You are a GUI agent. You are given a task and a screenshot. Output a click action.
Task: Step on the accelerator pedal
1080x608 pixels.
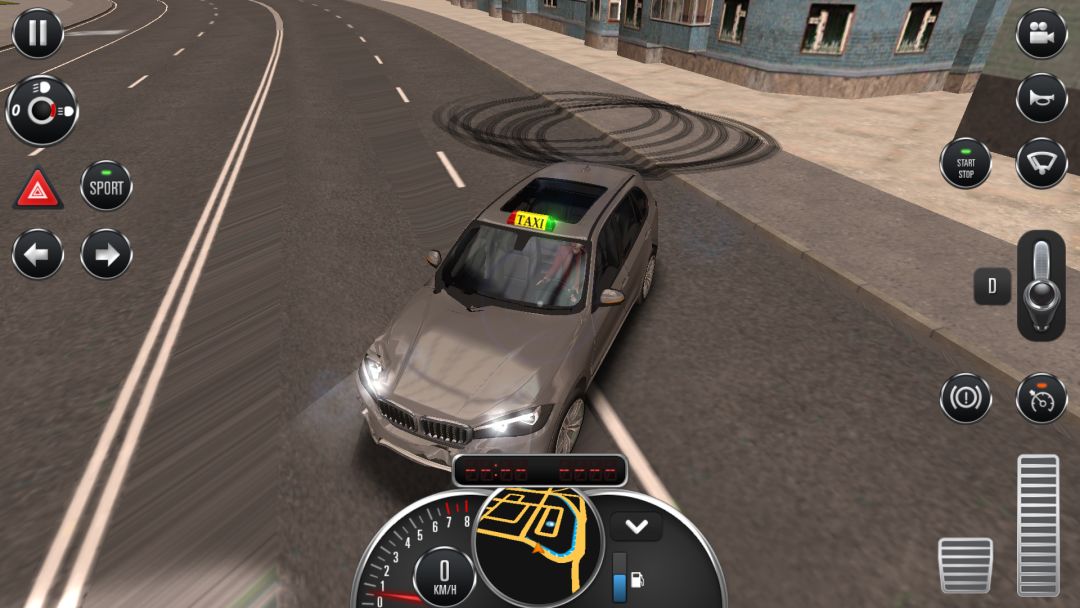pos(1038,525)
